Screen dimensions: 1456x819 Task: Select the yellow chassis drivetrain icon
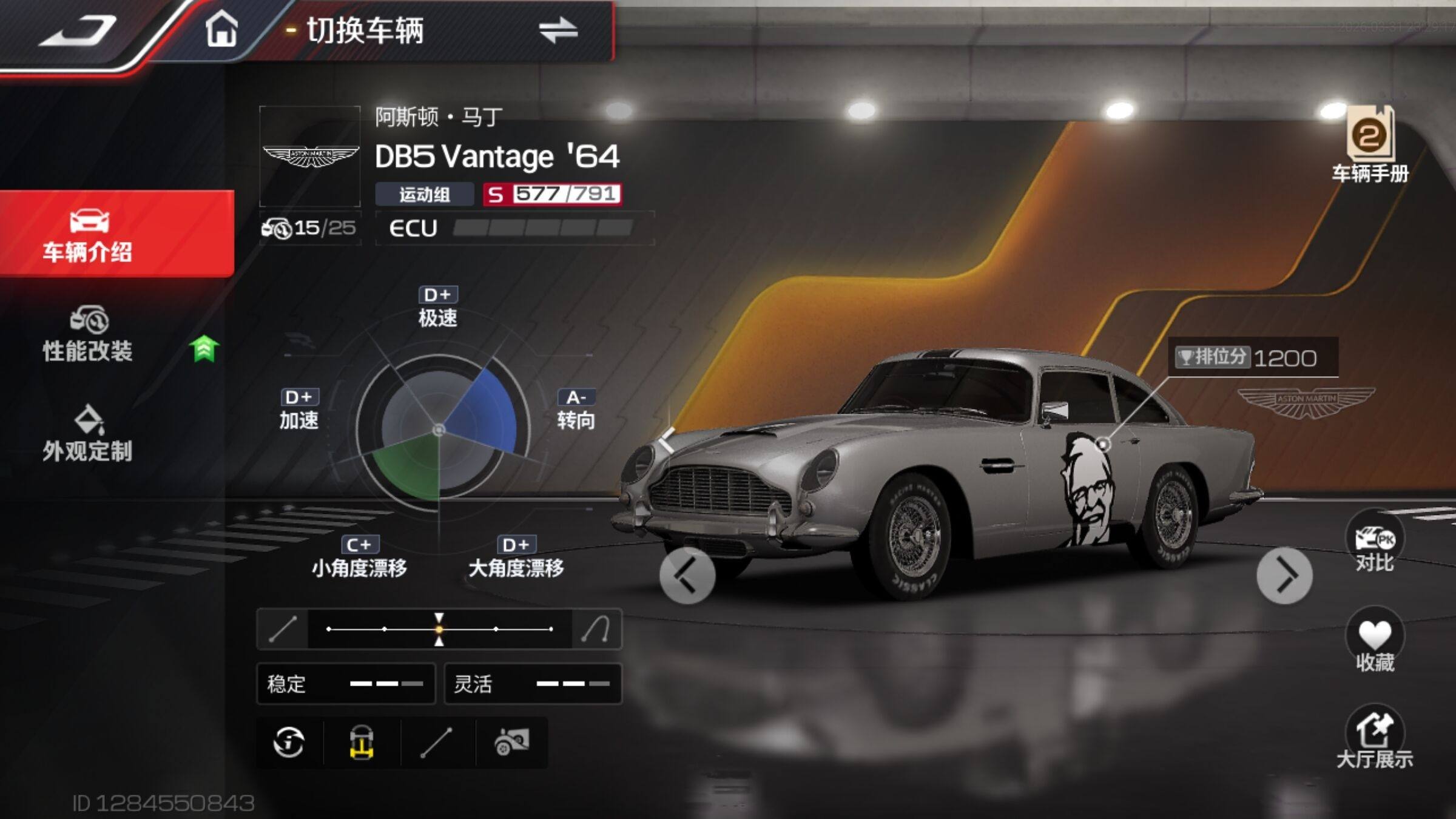click(x=362, y=742)
